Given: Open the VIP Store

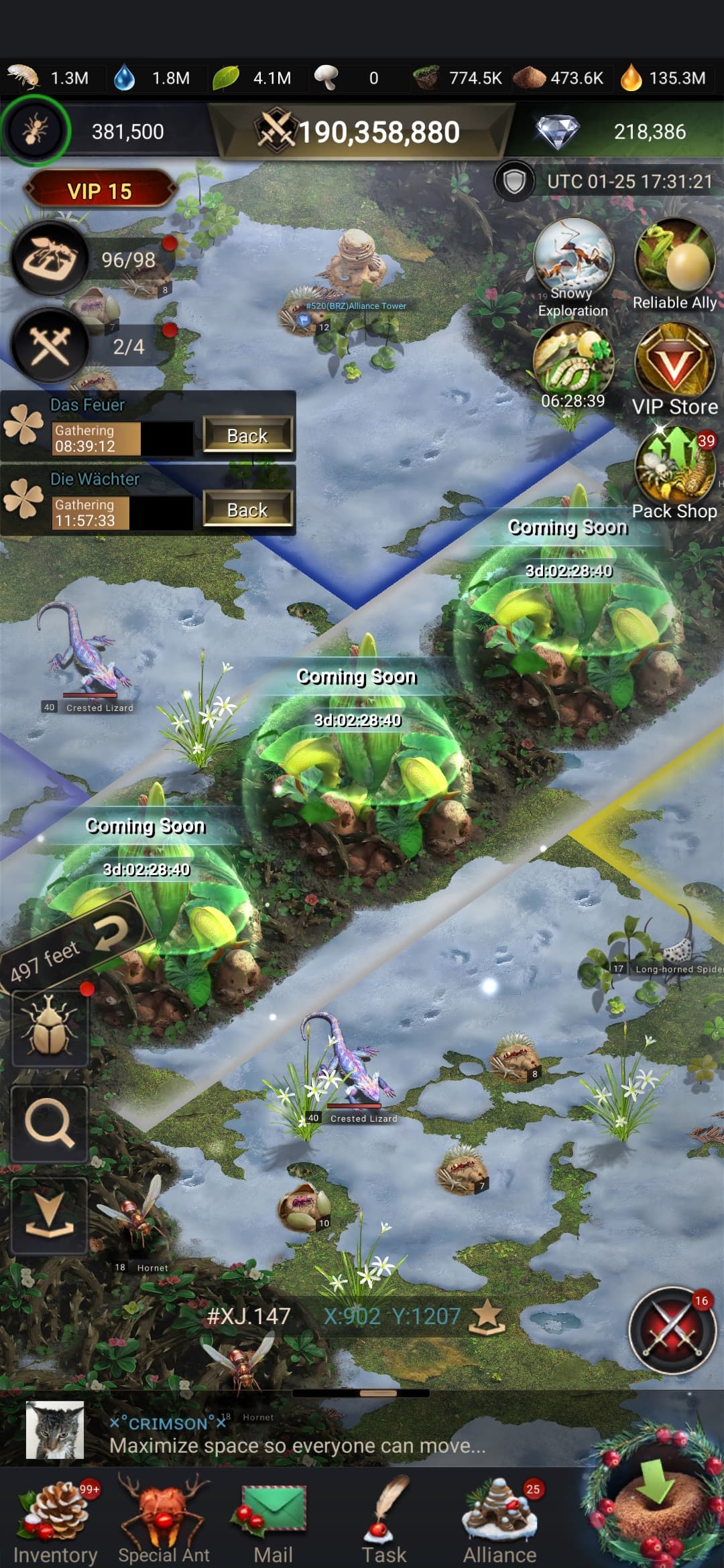Looking at the screenshot, I should (x=674, y=370).
